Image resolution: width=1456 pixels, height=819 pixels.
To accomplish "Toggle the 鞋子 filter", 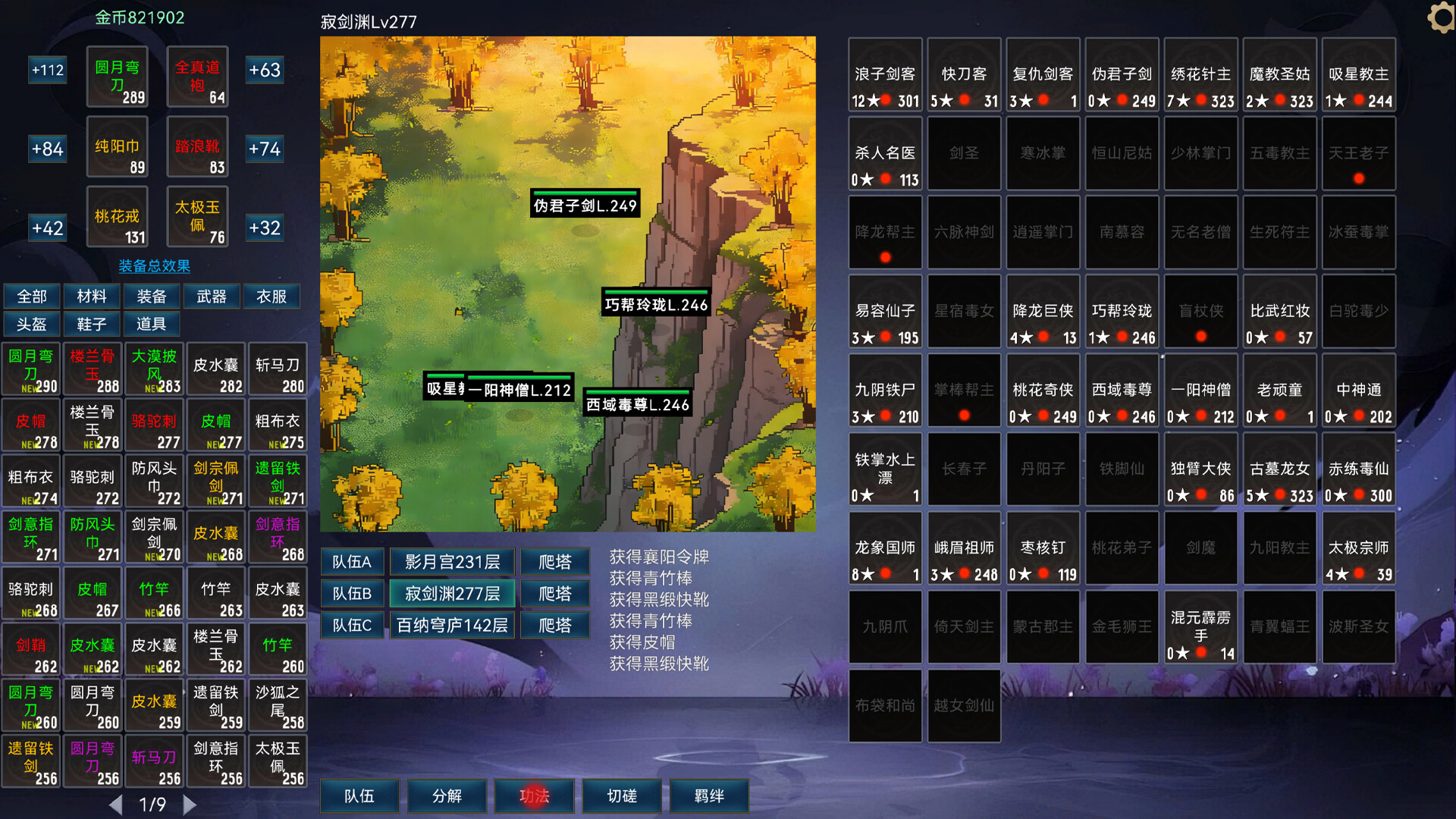I will [x=91, y=325].
